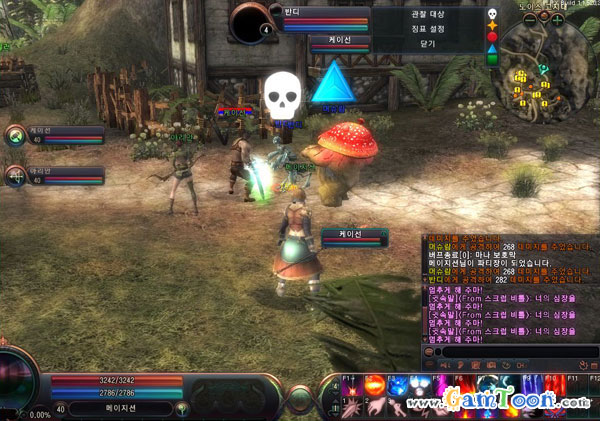The width and height of the screenshot is (600, 421).
Task: Activate the F2 fireball skill
Action: tap(373, 386)
